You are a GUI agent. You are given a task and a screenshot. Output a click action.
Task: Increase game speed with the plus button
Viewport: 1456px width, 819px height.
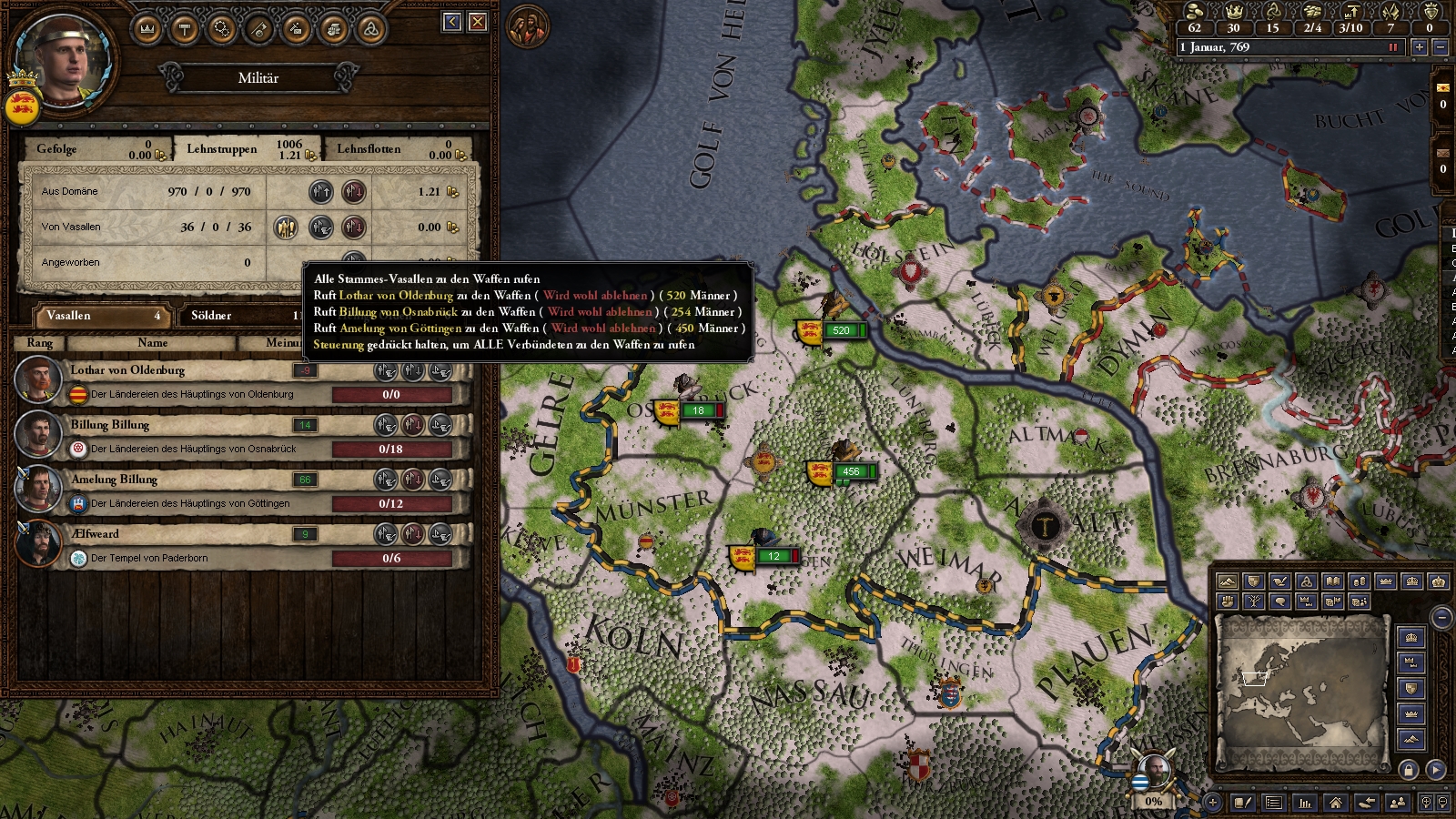pyautogui.click(x=1419, y=47)
